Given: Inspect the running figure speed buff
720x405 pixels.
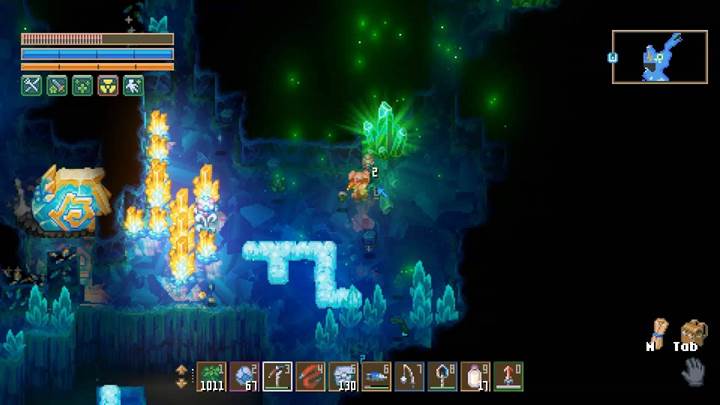Looking at the screenshot, I should (x=132, y=86).
